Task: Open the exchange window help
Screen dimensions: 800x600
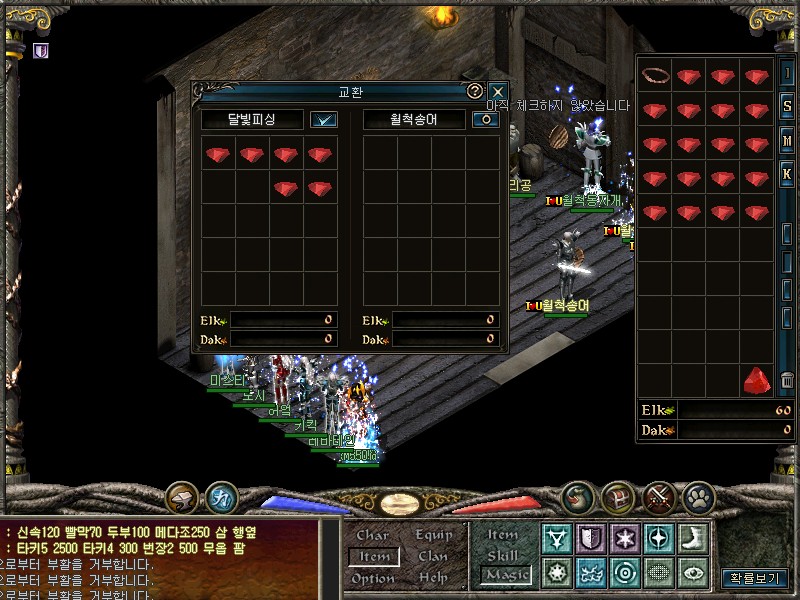Action: [475, 91]
